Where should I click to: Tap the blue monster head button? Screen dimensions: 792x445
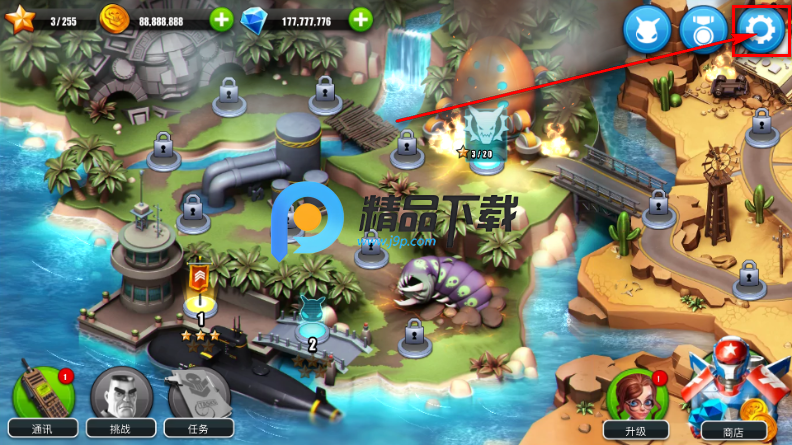[x=647, y=31]
